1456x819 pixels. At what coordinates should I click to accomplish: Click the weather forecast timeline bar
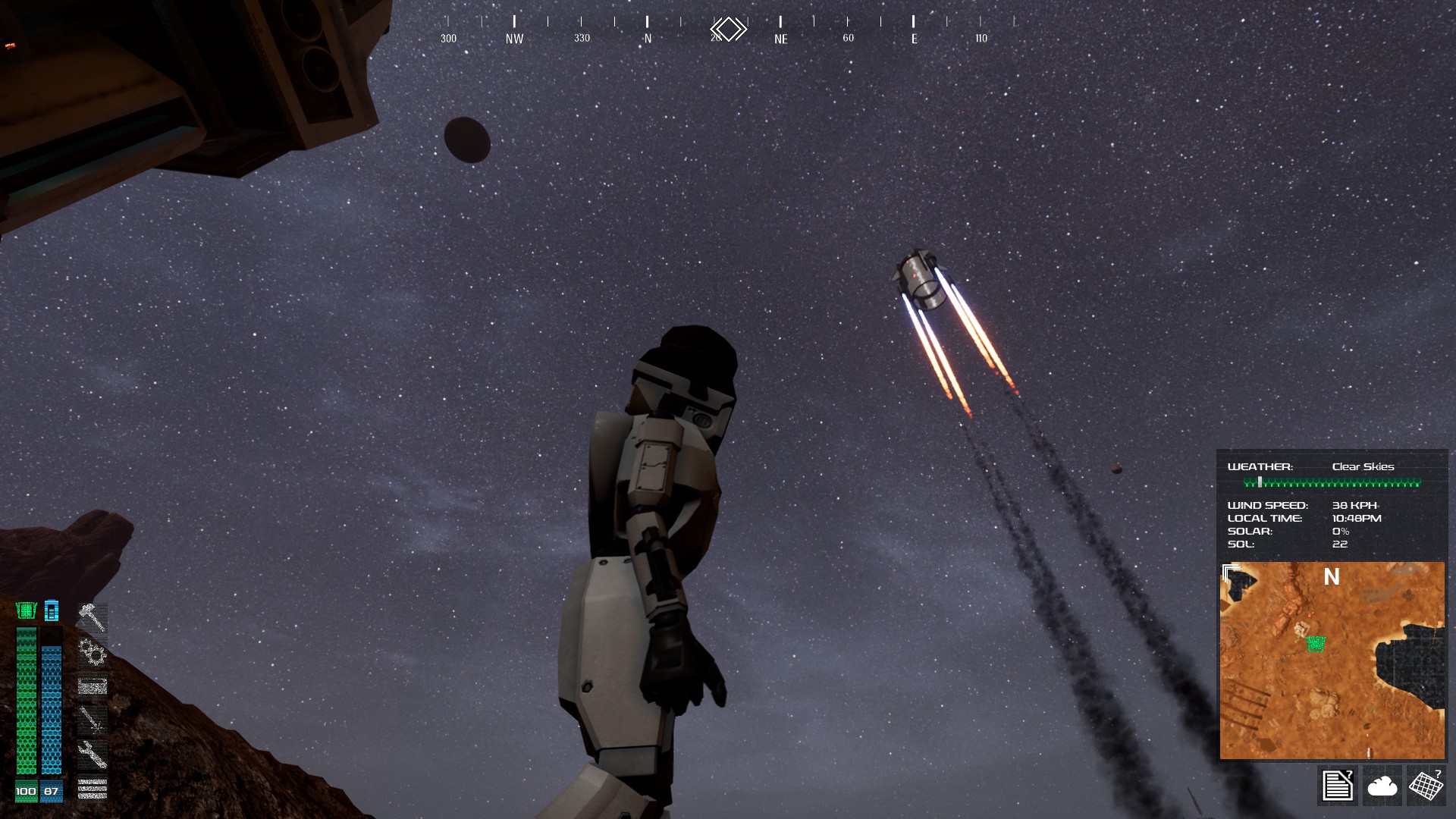point(1332,482)
